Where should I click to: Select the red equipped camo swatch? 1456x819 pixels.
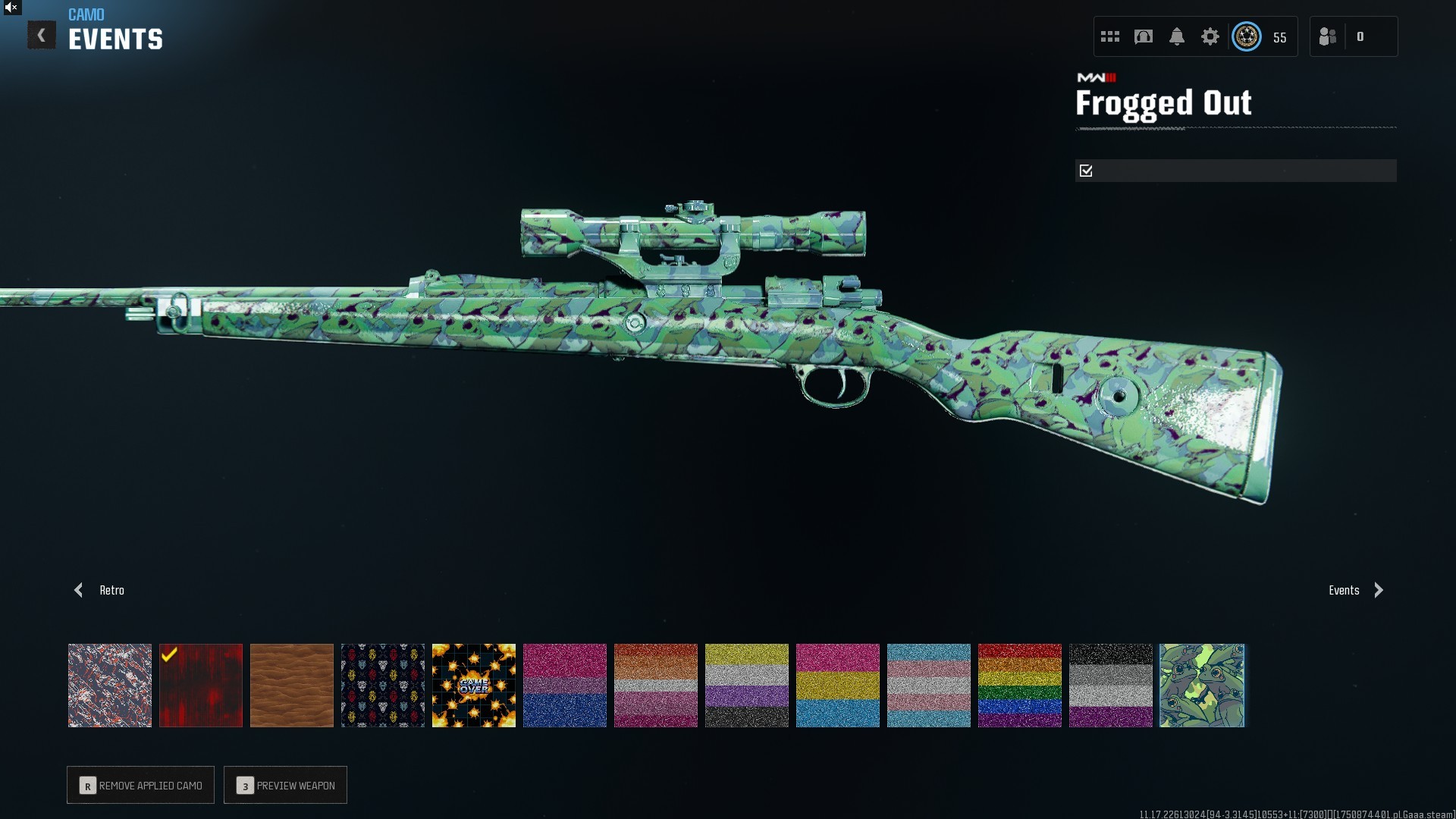click(201, 686)
